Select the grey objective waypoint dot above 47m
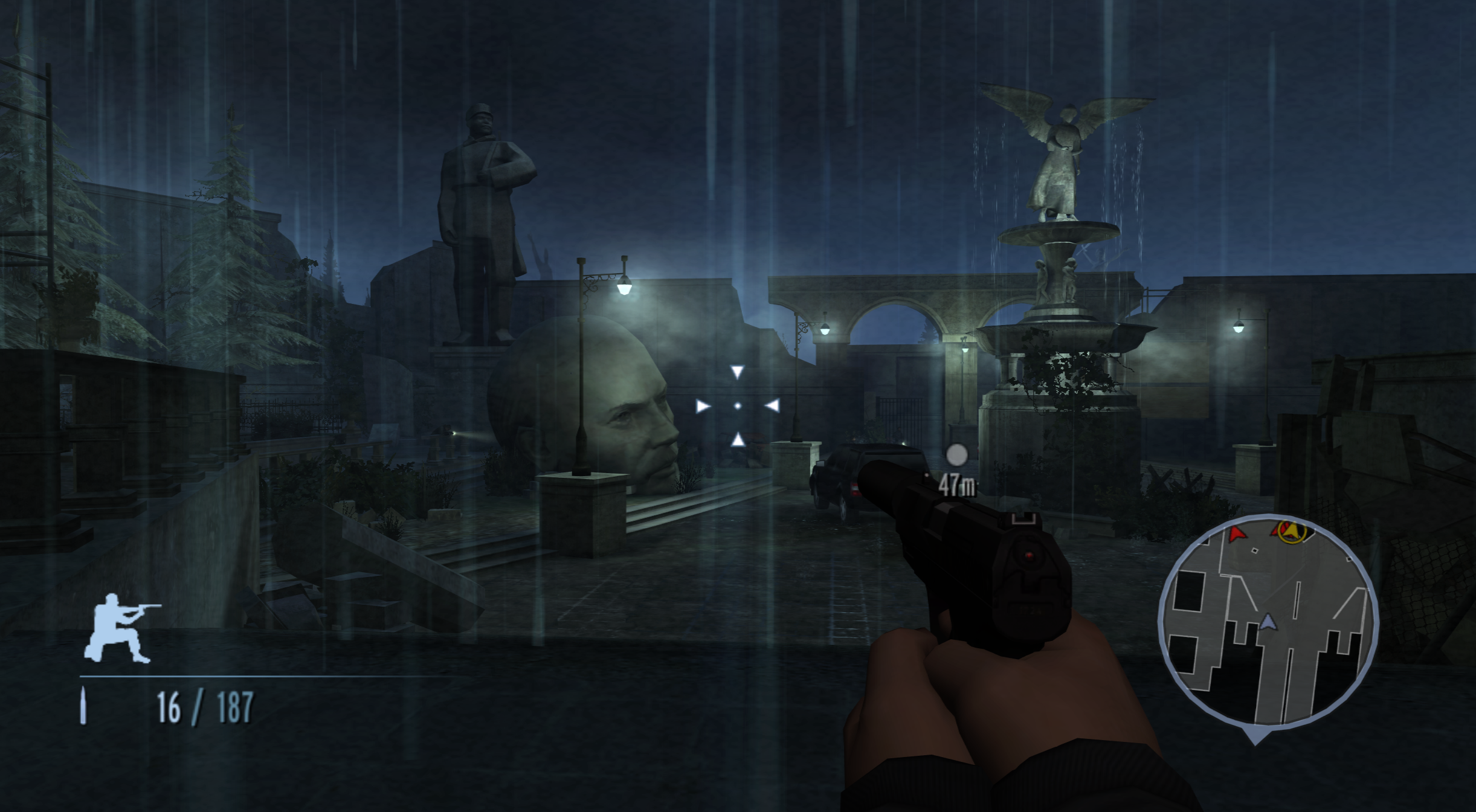 pyautogui.click(x=956, y=455)
